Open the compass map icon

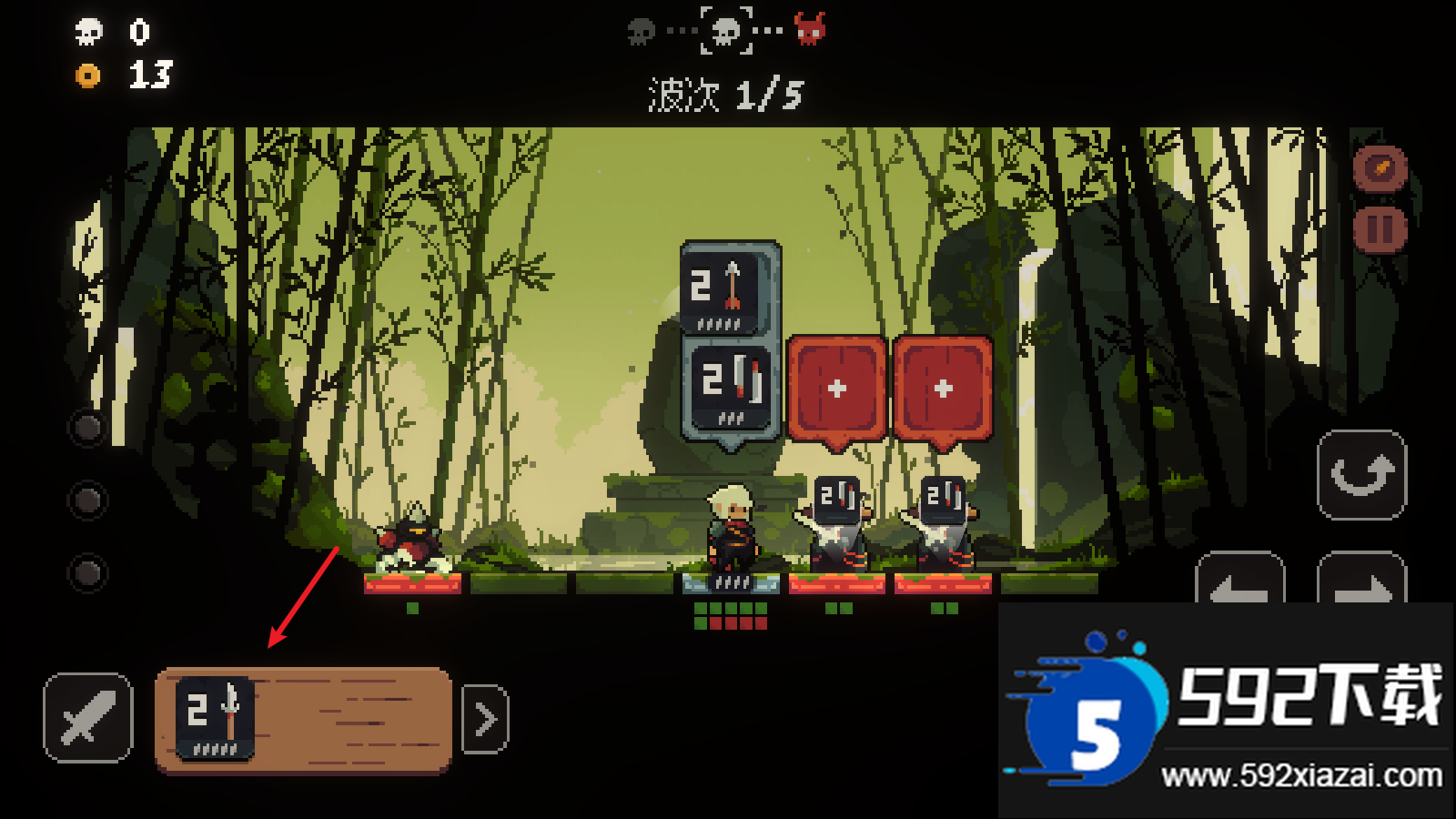point(1380,168)
